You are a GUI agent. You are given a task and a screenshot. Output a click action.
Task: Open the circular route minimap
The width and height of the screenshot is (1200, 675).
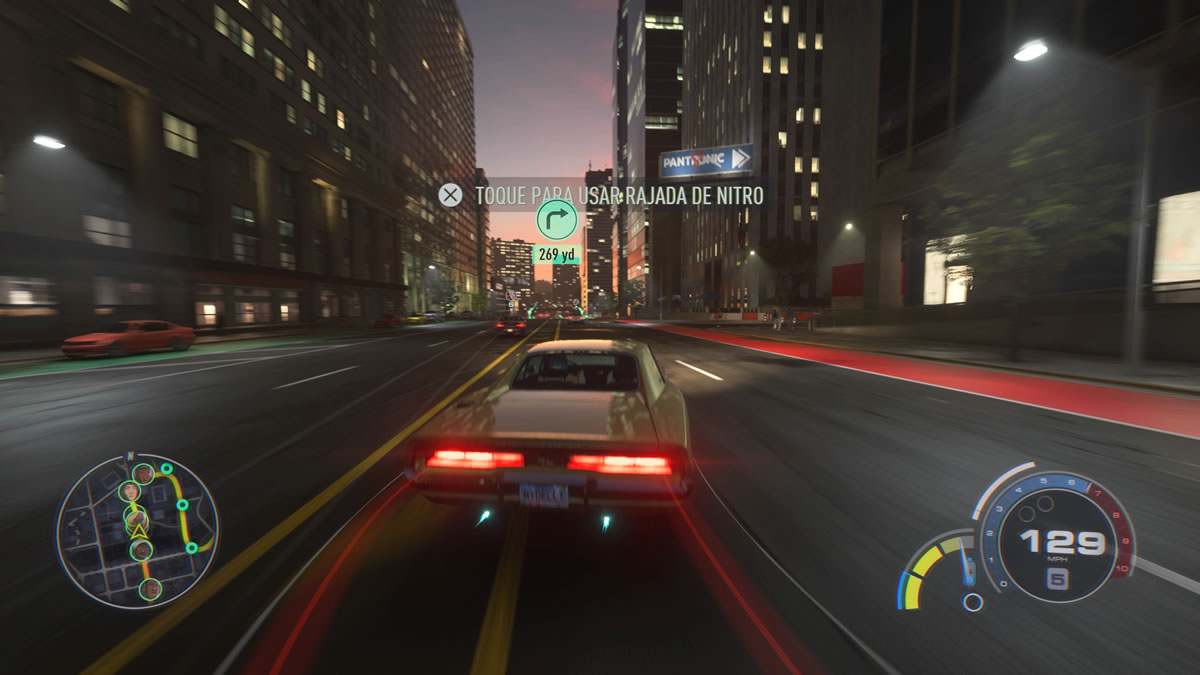click(x=137, y=530)
